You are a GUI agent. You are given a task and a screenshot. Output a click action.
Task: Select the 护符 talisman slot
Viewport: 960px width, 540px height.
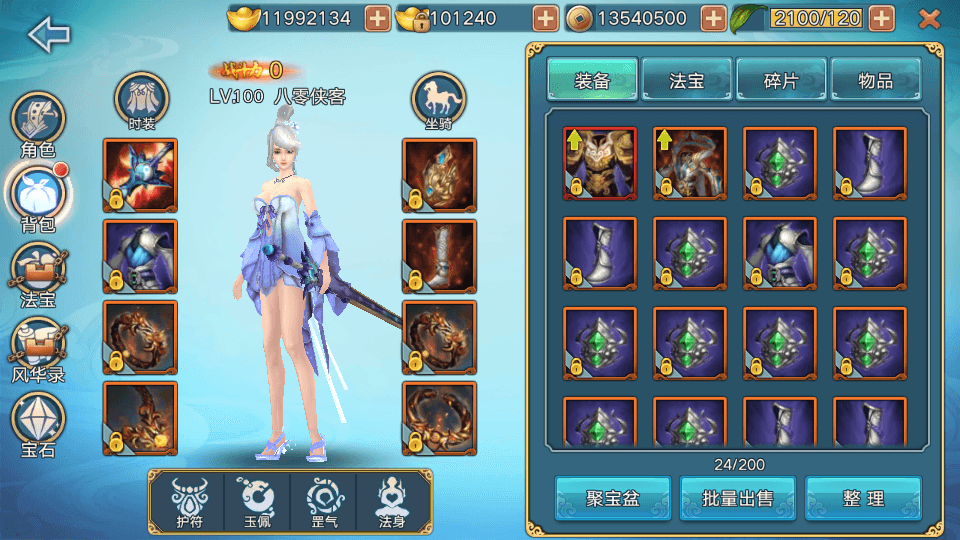coord(186,501)
